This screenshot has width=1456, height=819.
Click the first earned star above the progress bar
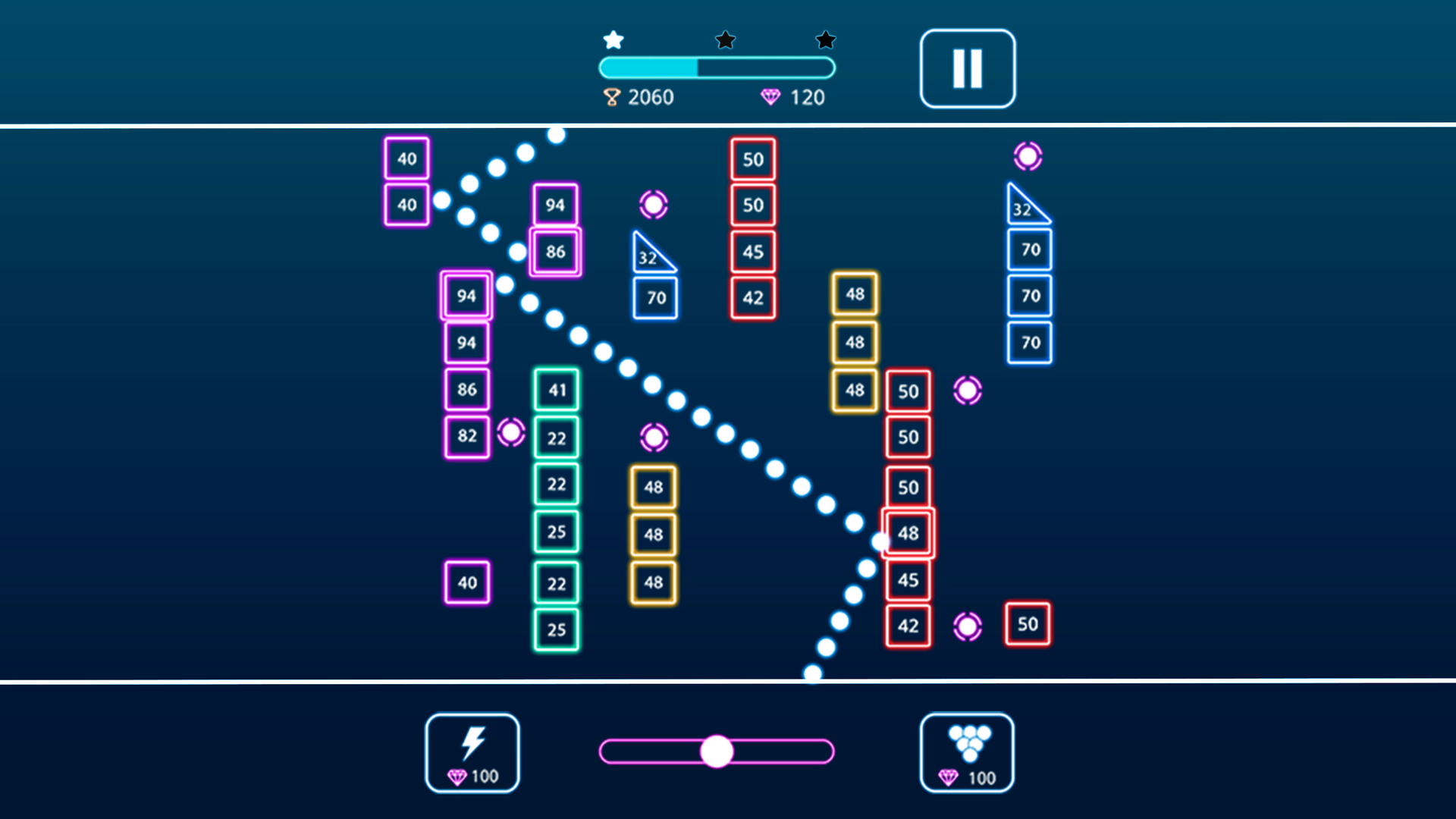(x=613, y=39)
